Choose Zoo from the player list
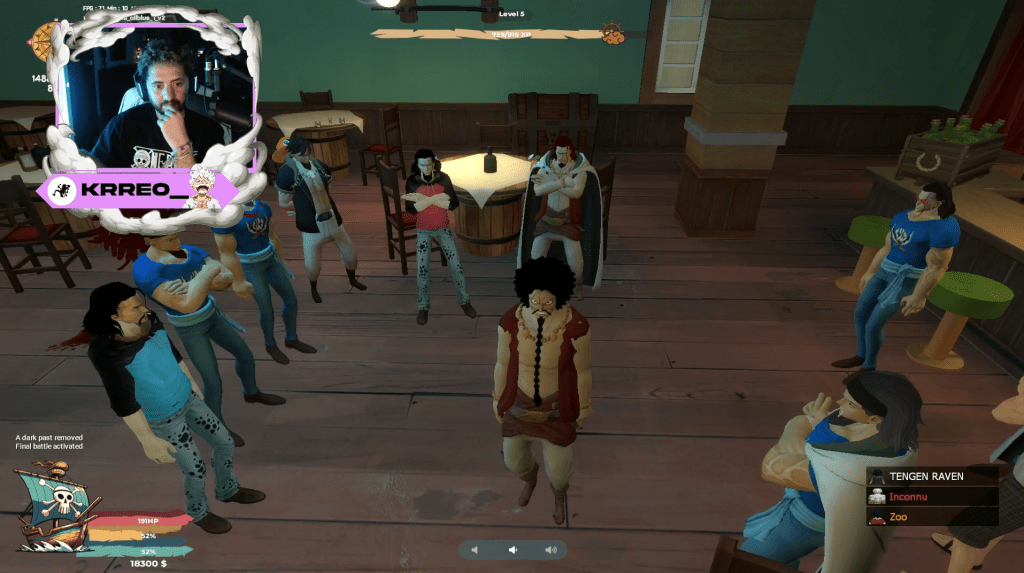Viewport: 1024px width, 573px height. click(932, 516)
